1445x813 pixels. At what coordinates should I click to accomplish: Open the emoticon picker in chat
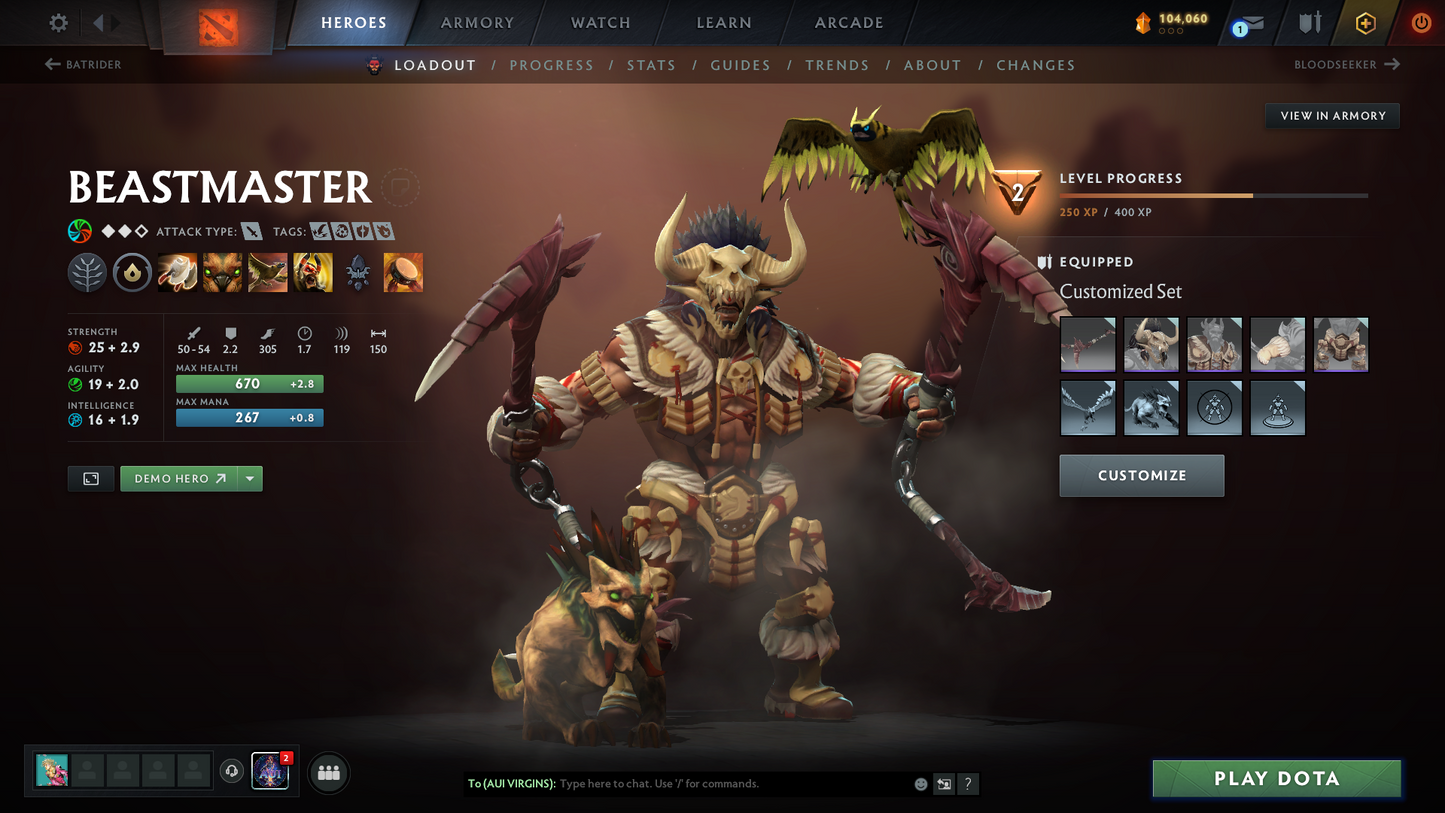[920, 784]
